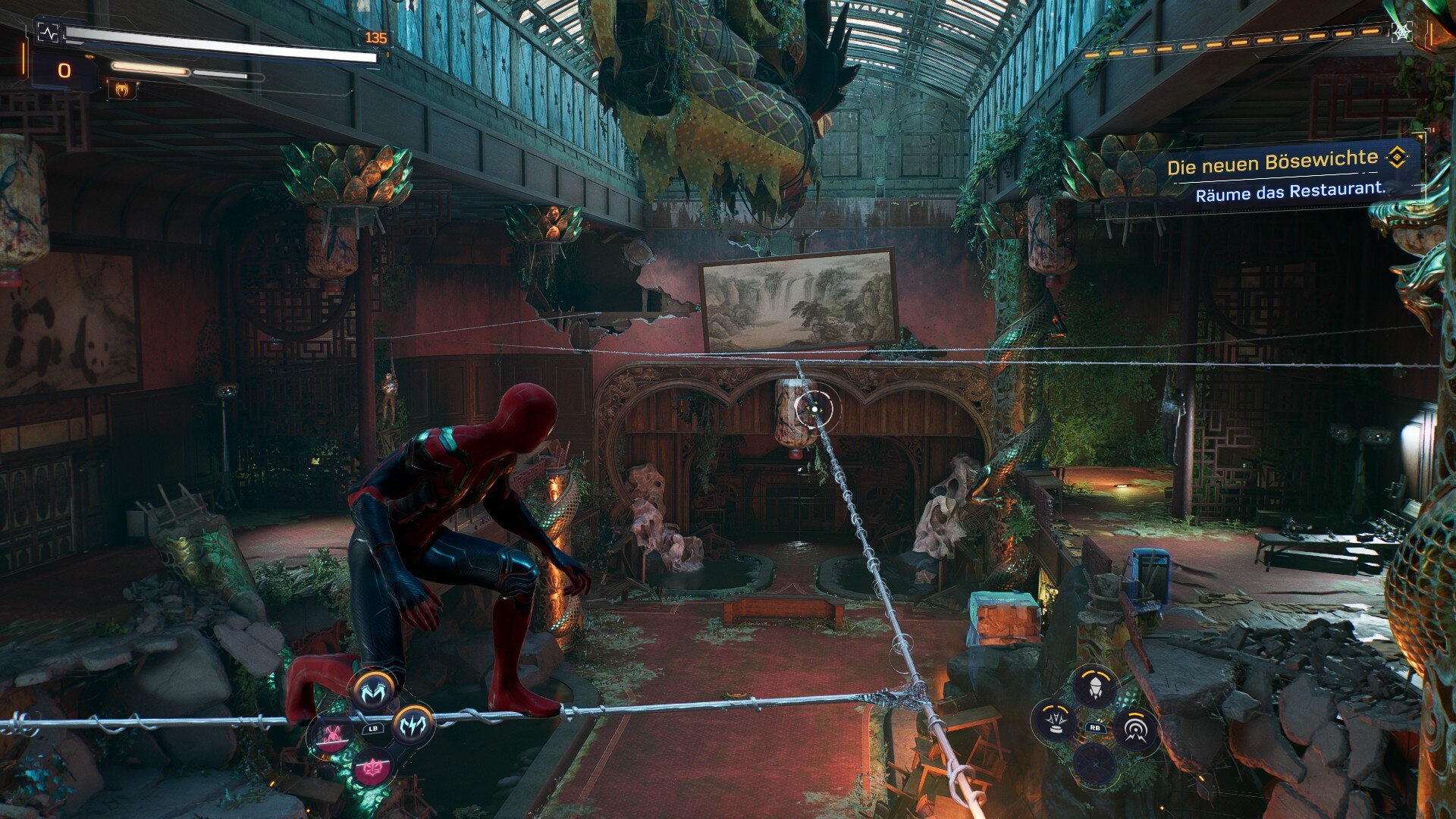Select the rocket-shaped gadget icon
The height and width of the screenshot is (819, 1456).
(x=1094, y=686)
